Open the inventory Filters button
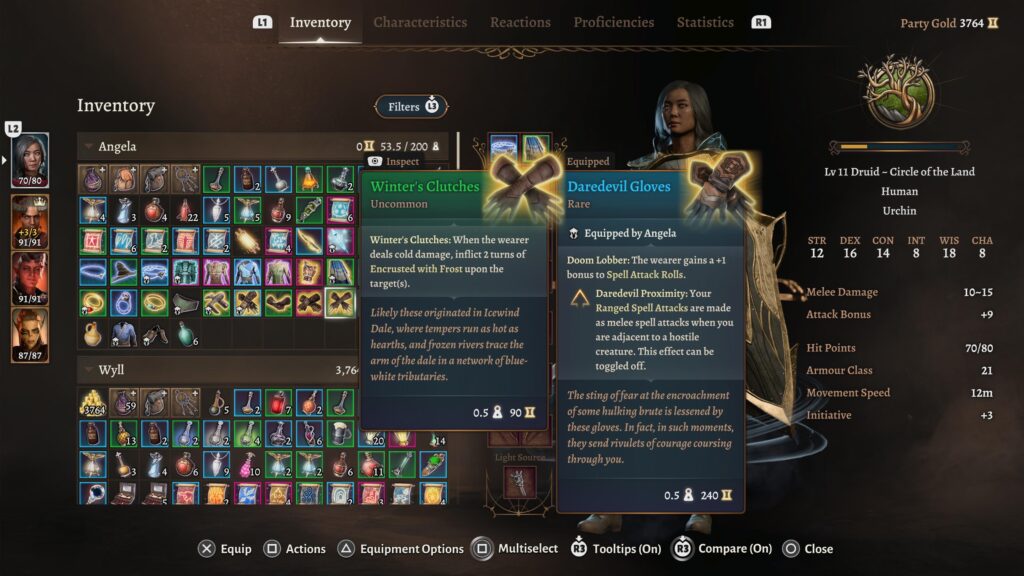This screenshot has height=576, width=1024. [411, 106]
